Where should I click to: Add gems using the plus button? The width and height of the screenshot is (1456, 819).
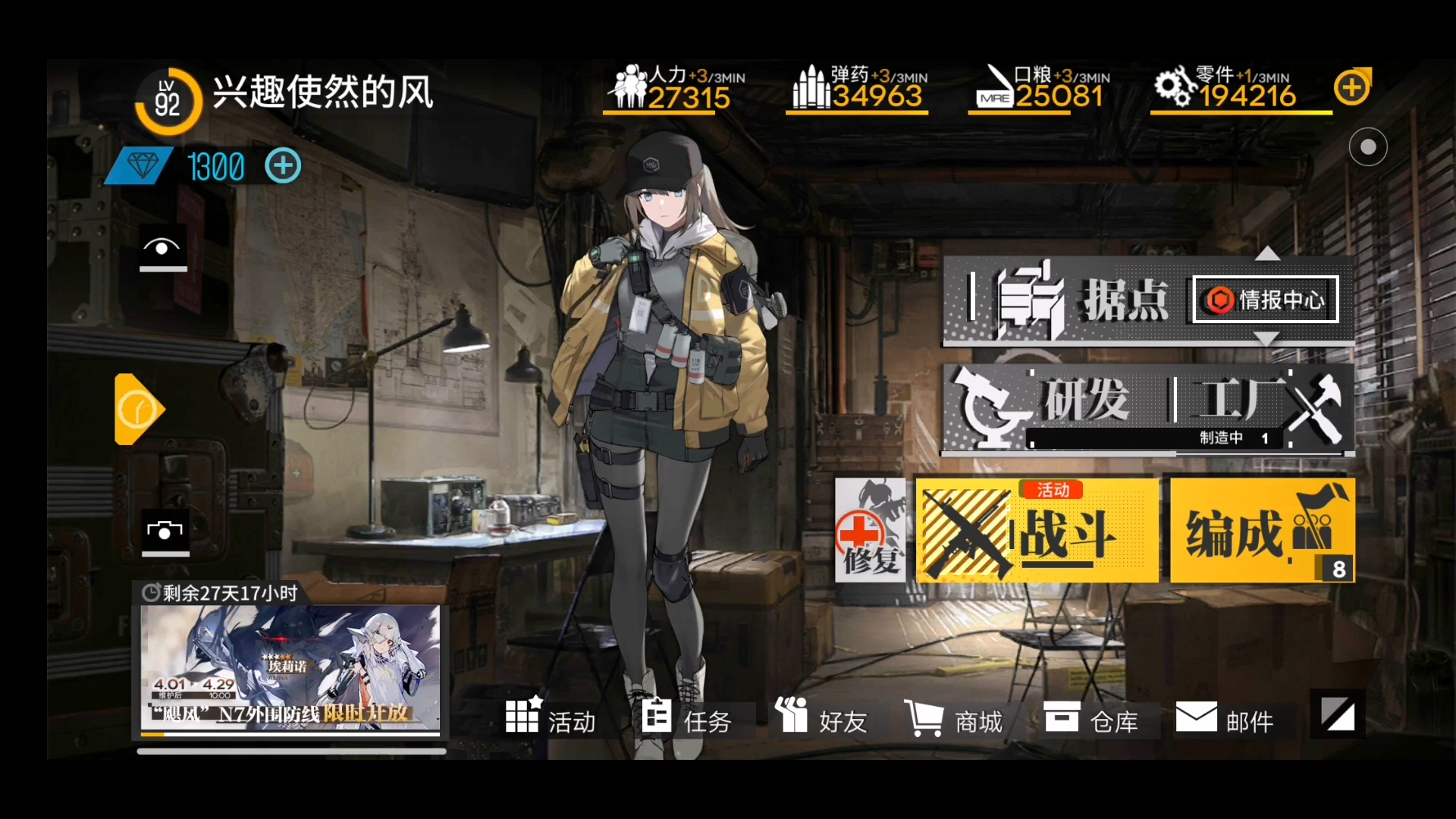coord(283,165)
